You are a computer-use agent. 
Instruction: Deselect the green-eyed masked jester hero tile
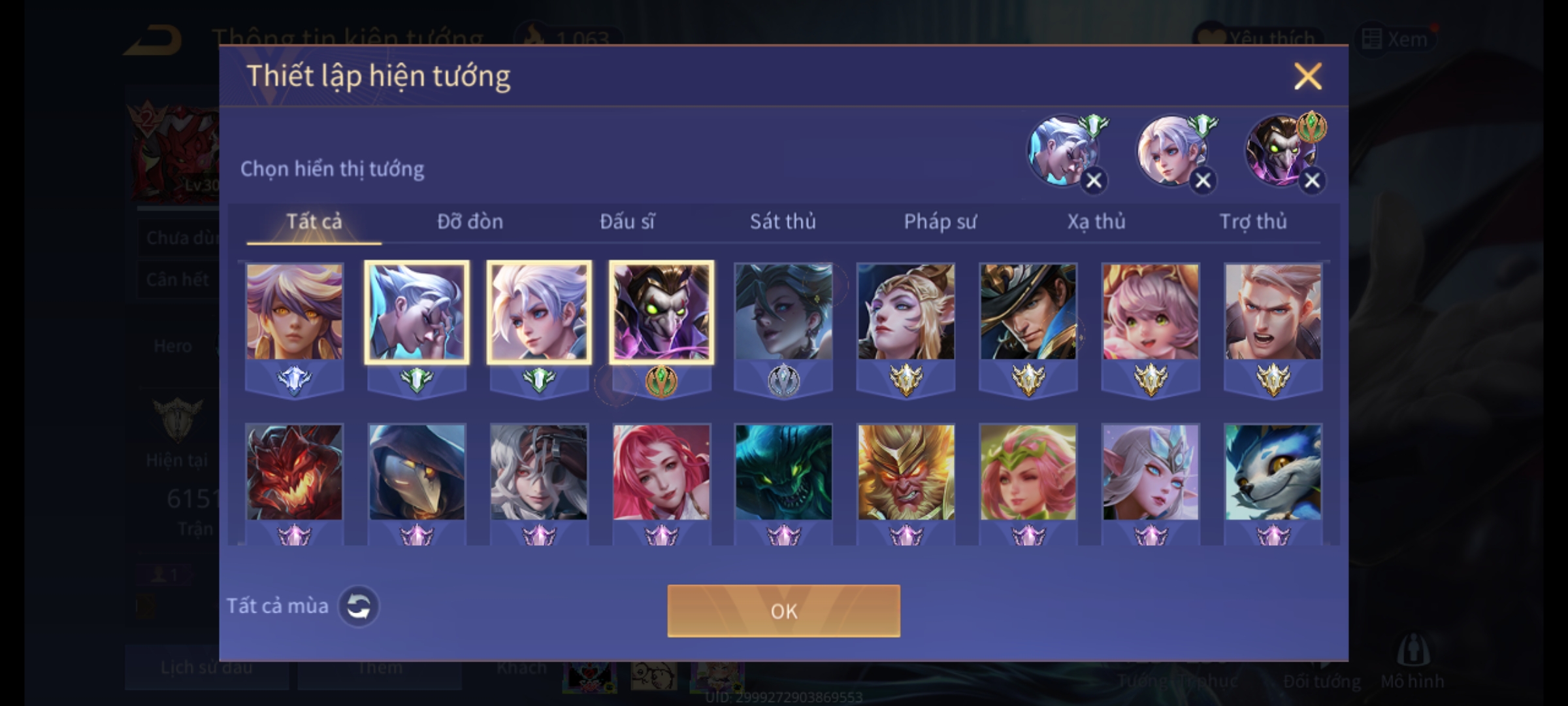[x=661, y=312]
